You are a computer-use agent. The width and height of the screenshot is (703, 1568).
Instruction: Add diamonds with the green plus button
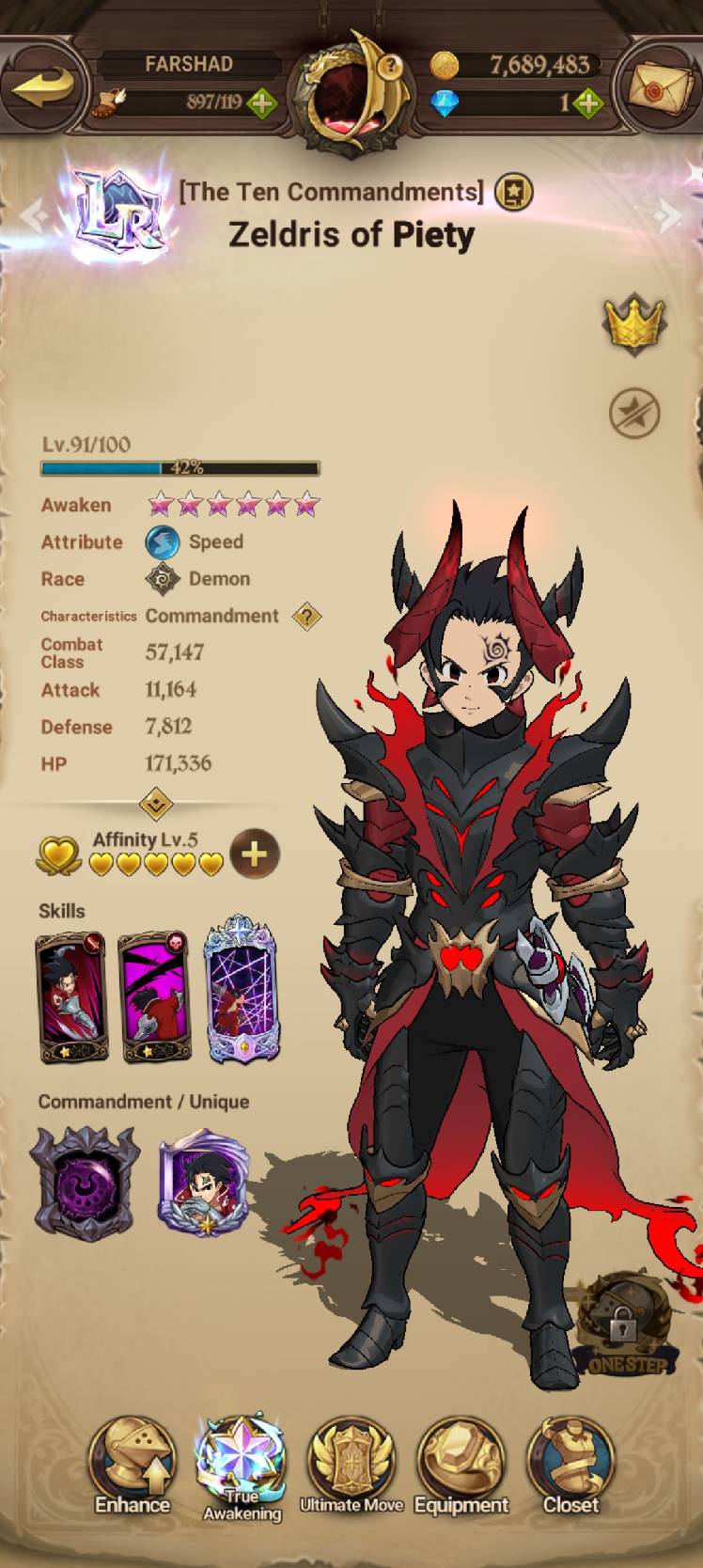[587, 102]
